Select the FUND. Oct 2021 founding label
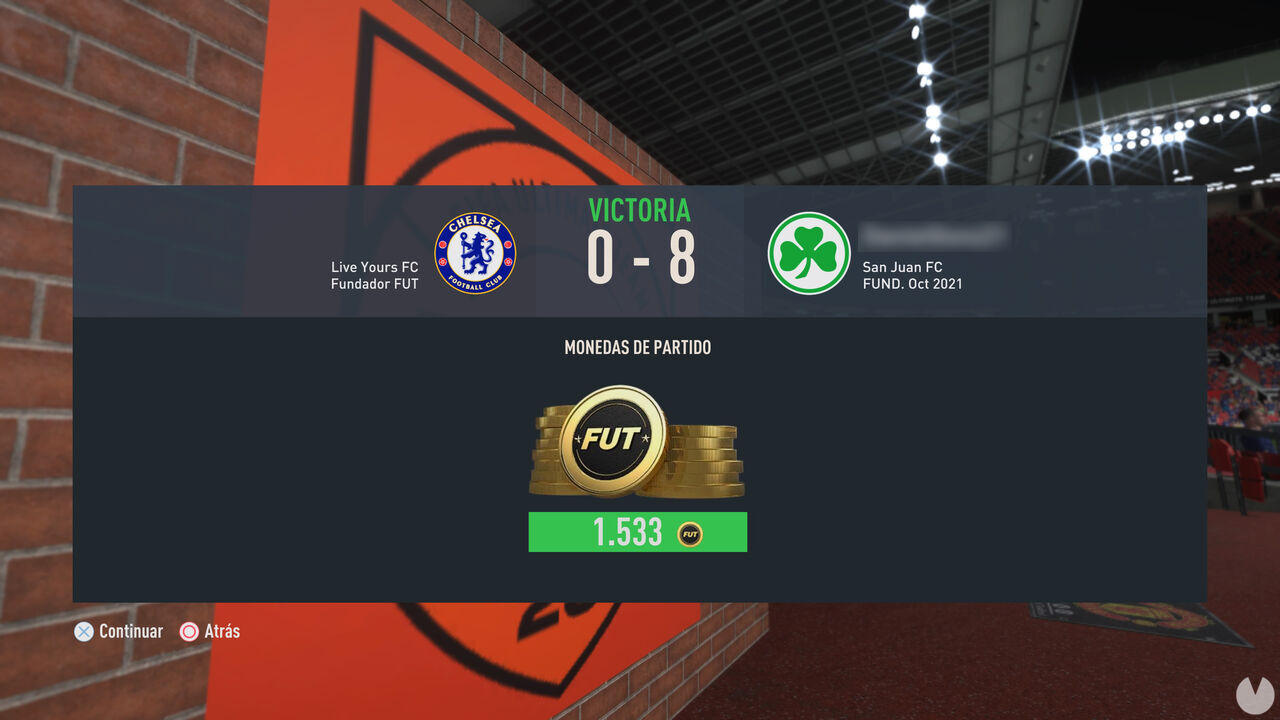Image resolution: width=1280 pixels, height=720 pixels. point(913,284)
